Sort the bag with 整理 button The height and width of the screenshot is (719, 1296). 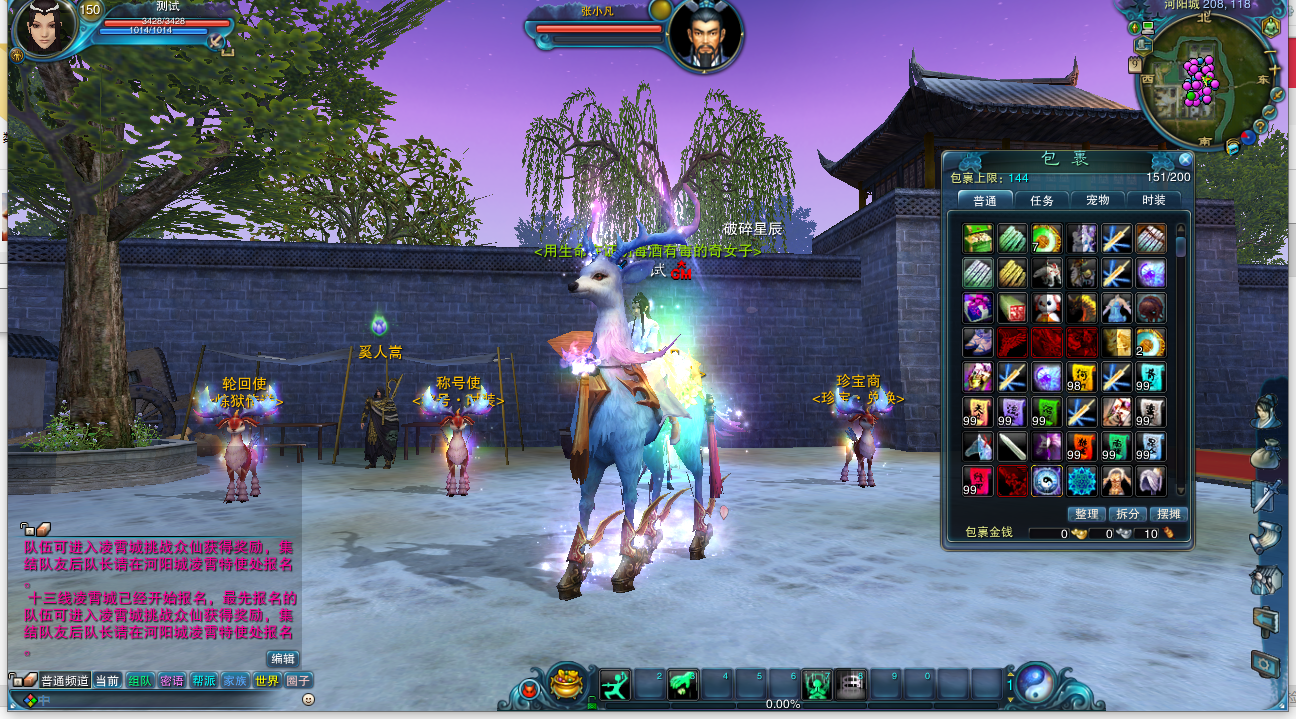coord(1085,514)
